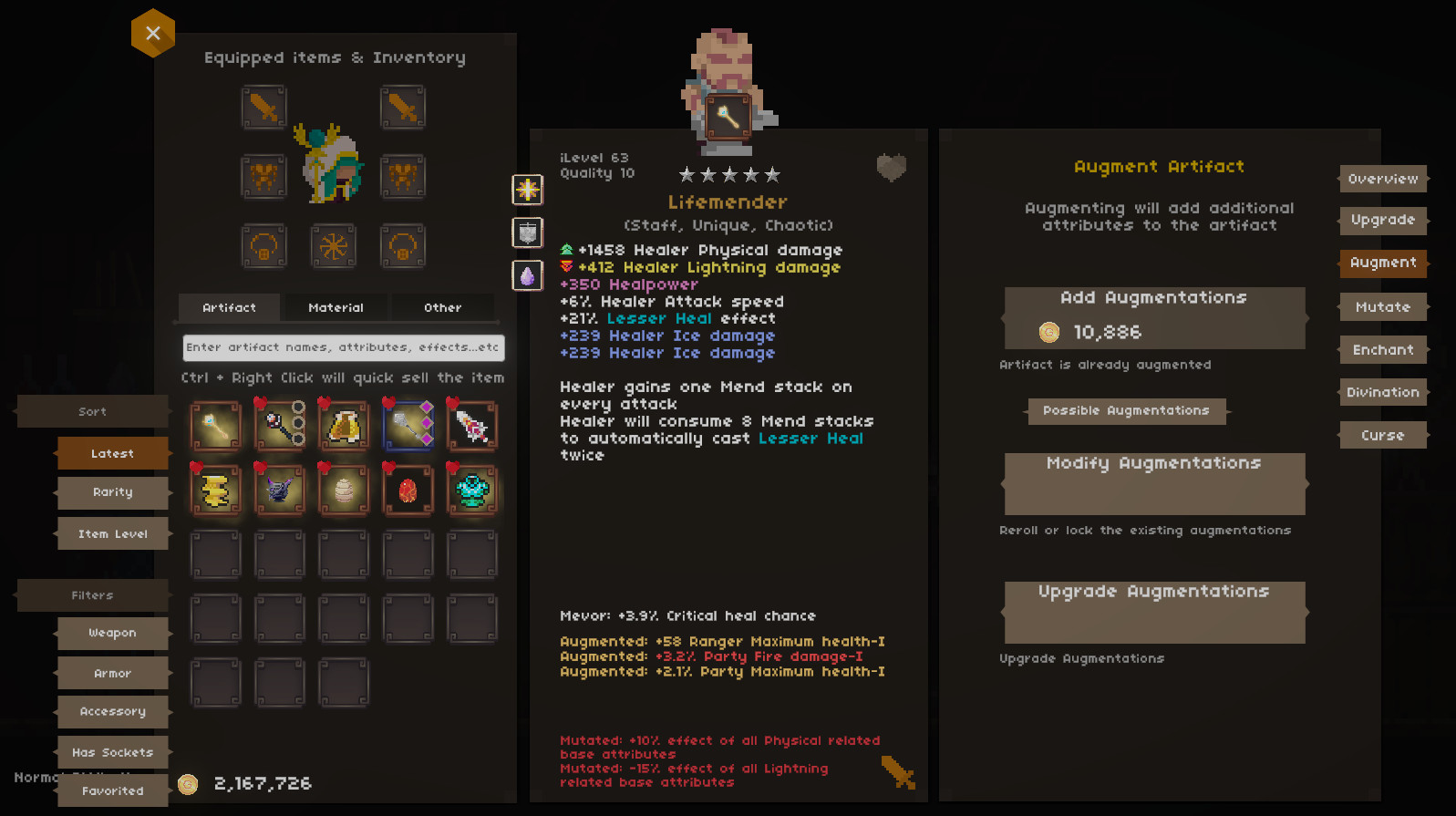
Task: Select the fire egg artifact in inventory
Action: (x=408, y=490)
